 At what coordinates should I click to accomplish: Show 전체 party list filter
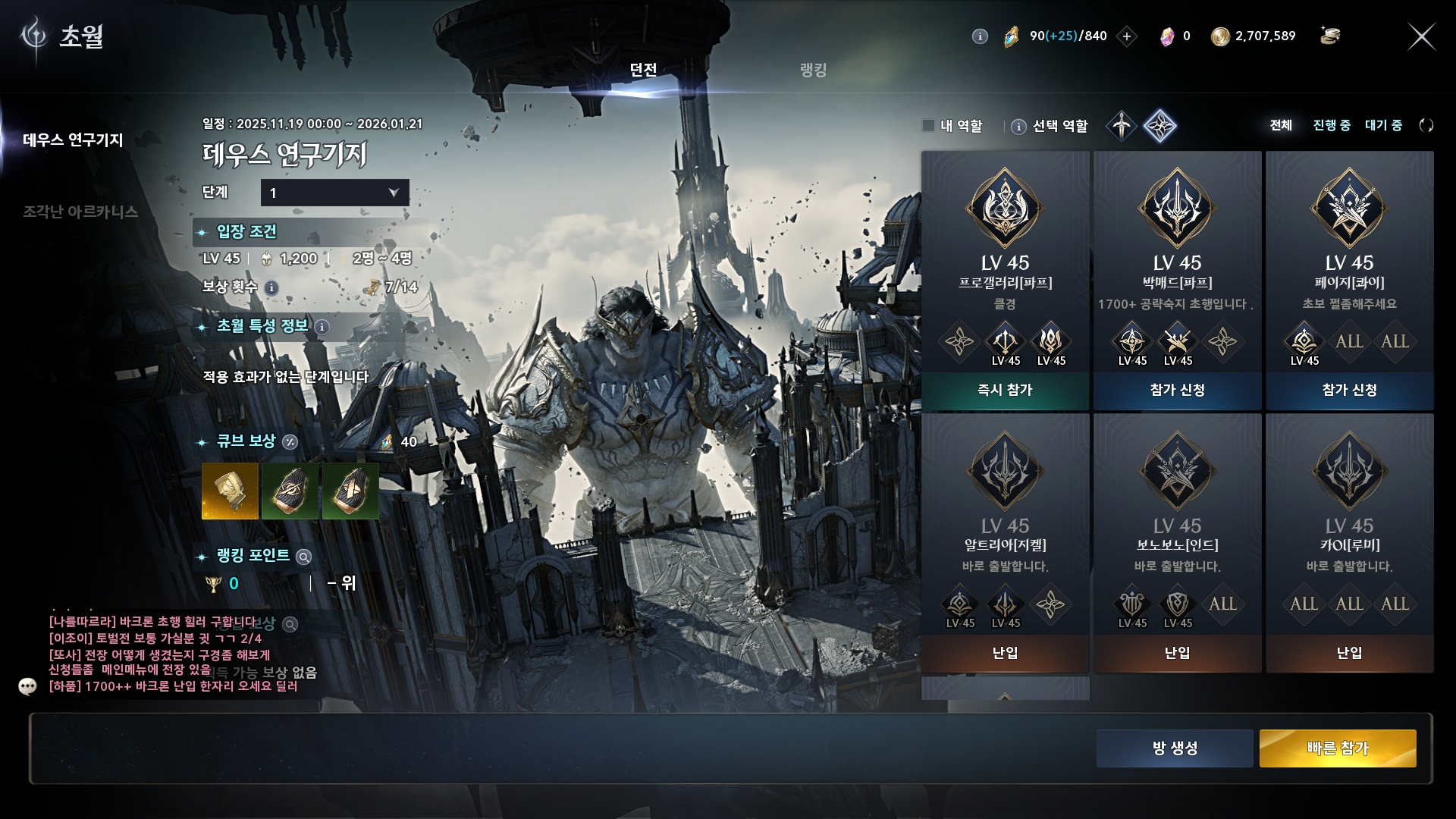[1281, 125]
